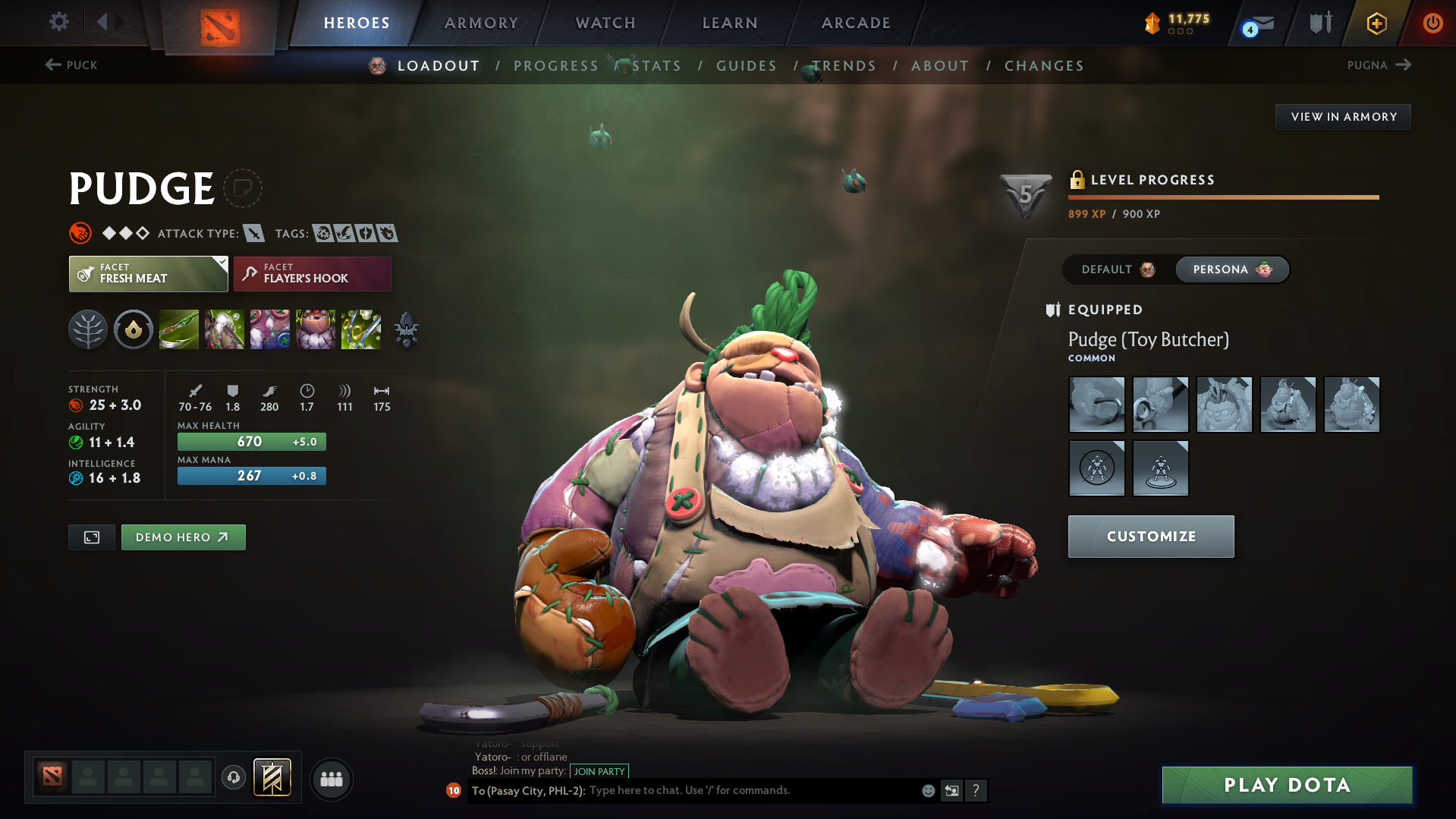Select the Rot ability icon
This screenshot has width=1456, height=819.
pyautogui.click(x=224, y=329)
